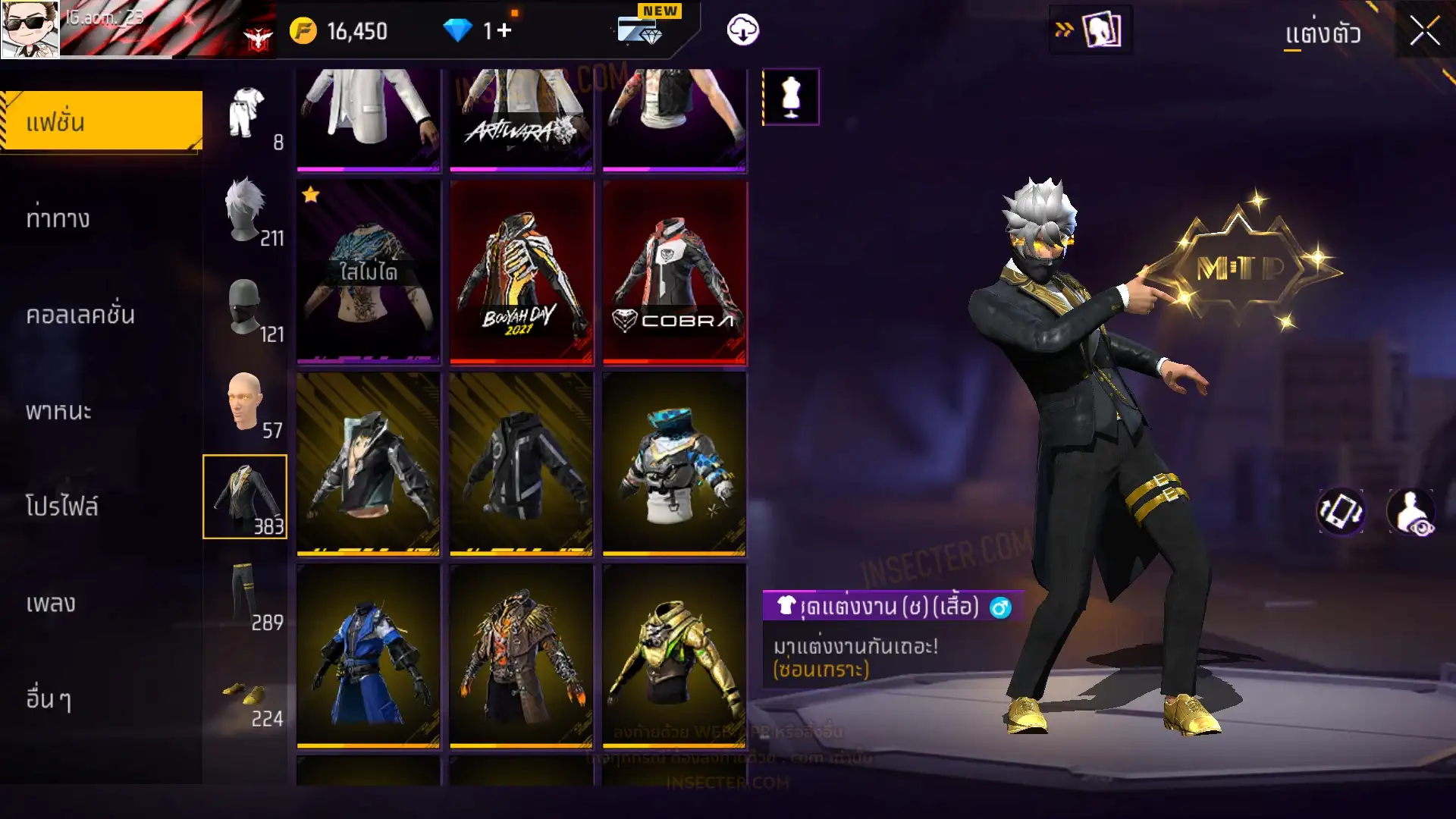Viewport: 1456px width, 819px height.
Task: Equip the Booyah Day 2021 jacket
Action: pos(522,273)
